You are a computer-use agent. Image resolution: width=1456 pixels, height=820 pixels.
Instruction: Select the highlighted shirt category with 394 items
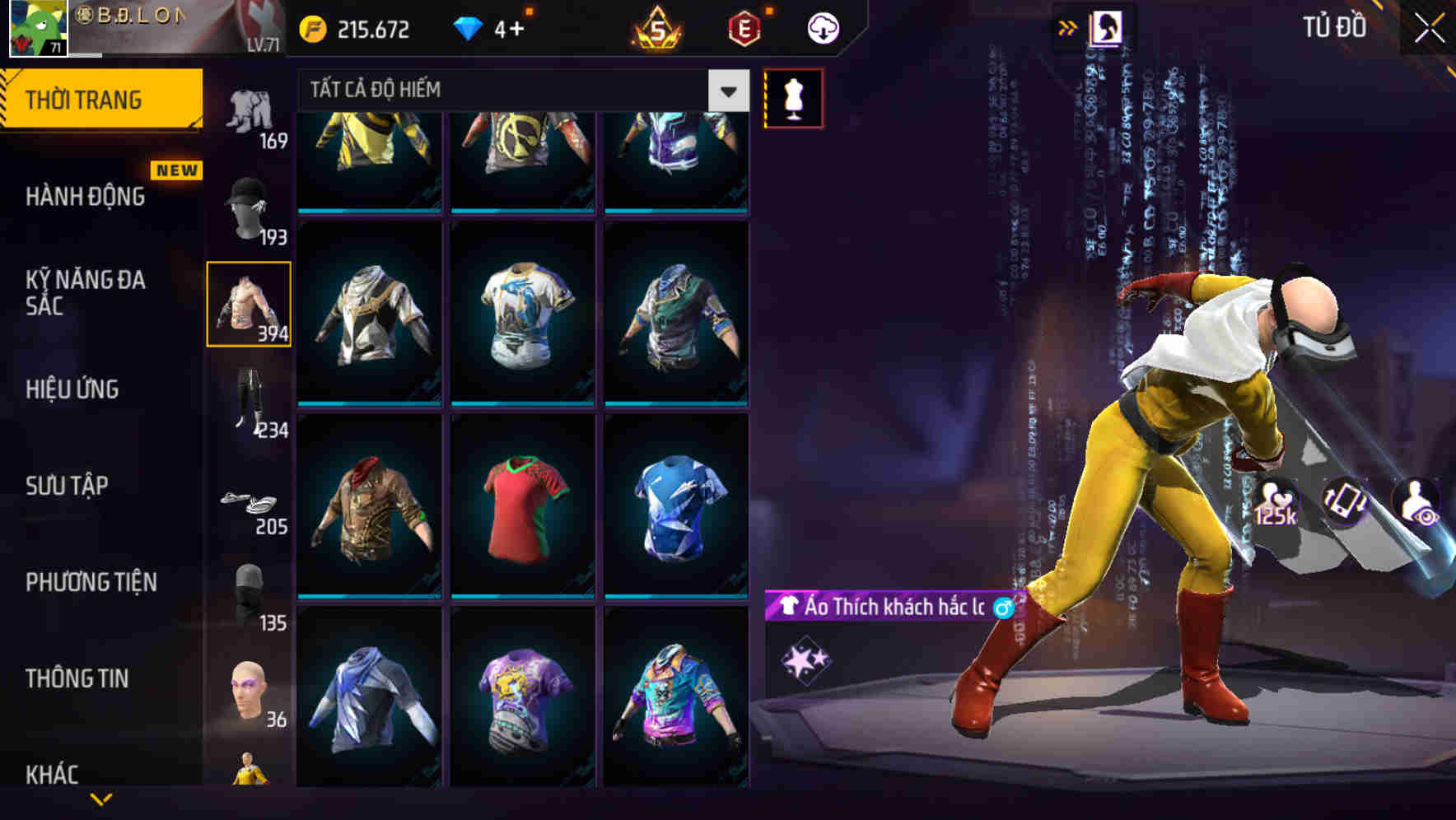pos(250,303)
